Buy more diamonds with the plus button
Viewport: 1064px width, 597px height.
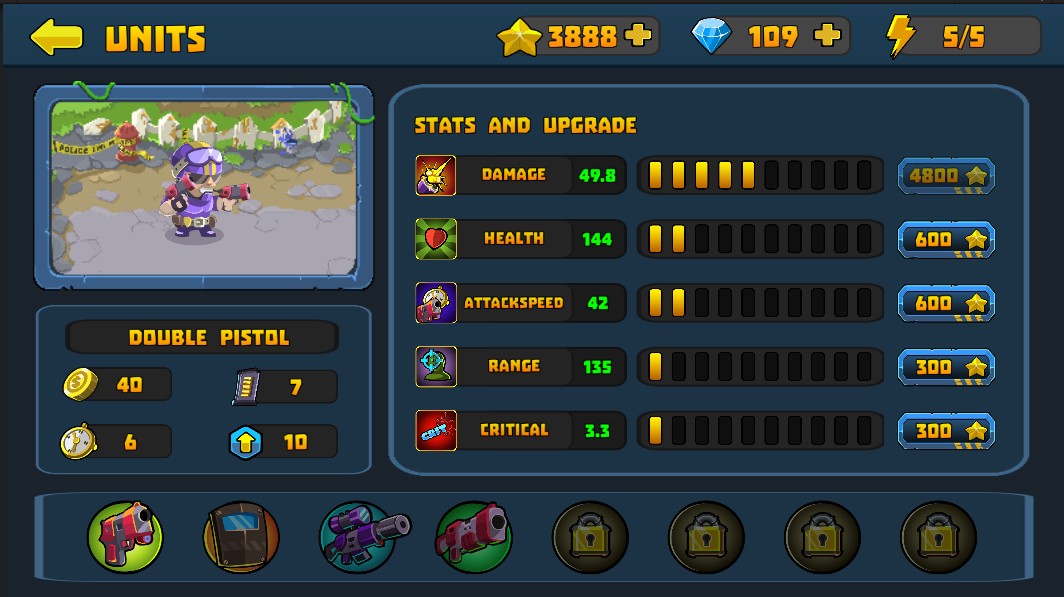click(x=827, y=37)
